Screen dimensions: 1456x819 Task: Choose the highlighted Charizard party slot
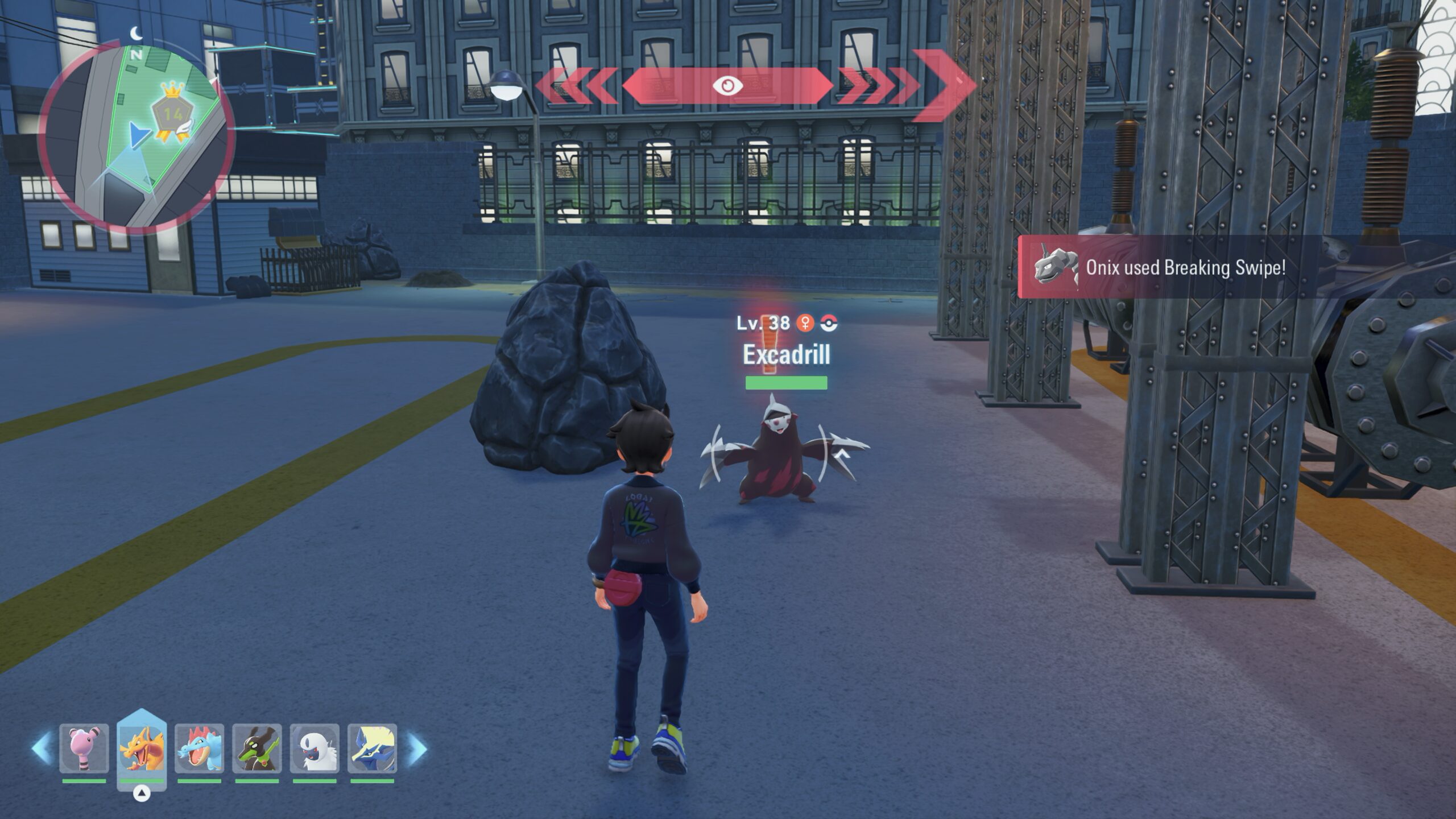pos(142,748)
